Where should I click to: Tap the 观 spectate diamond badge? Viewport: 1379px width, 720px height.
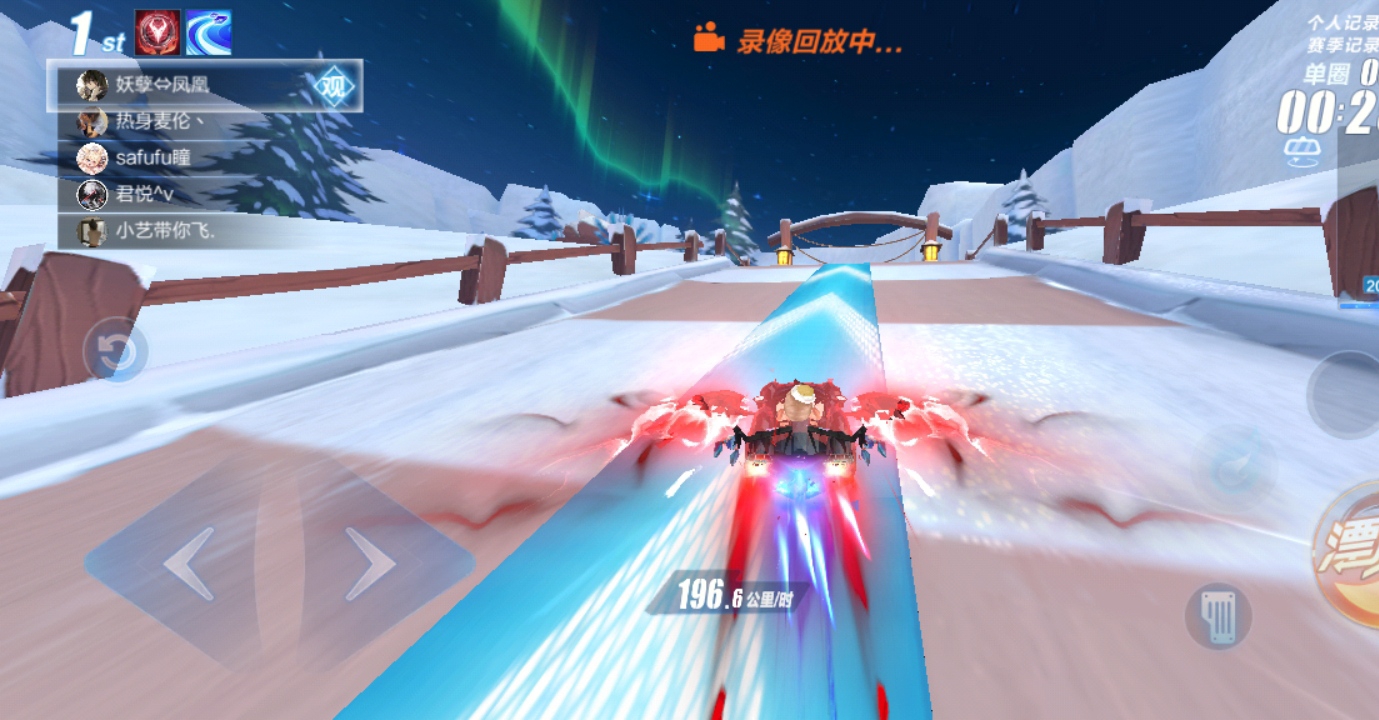tap(334, 87)
